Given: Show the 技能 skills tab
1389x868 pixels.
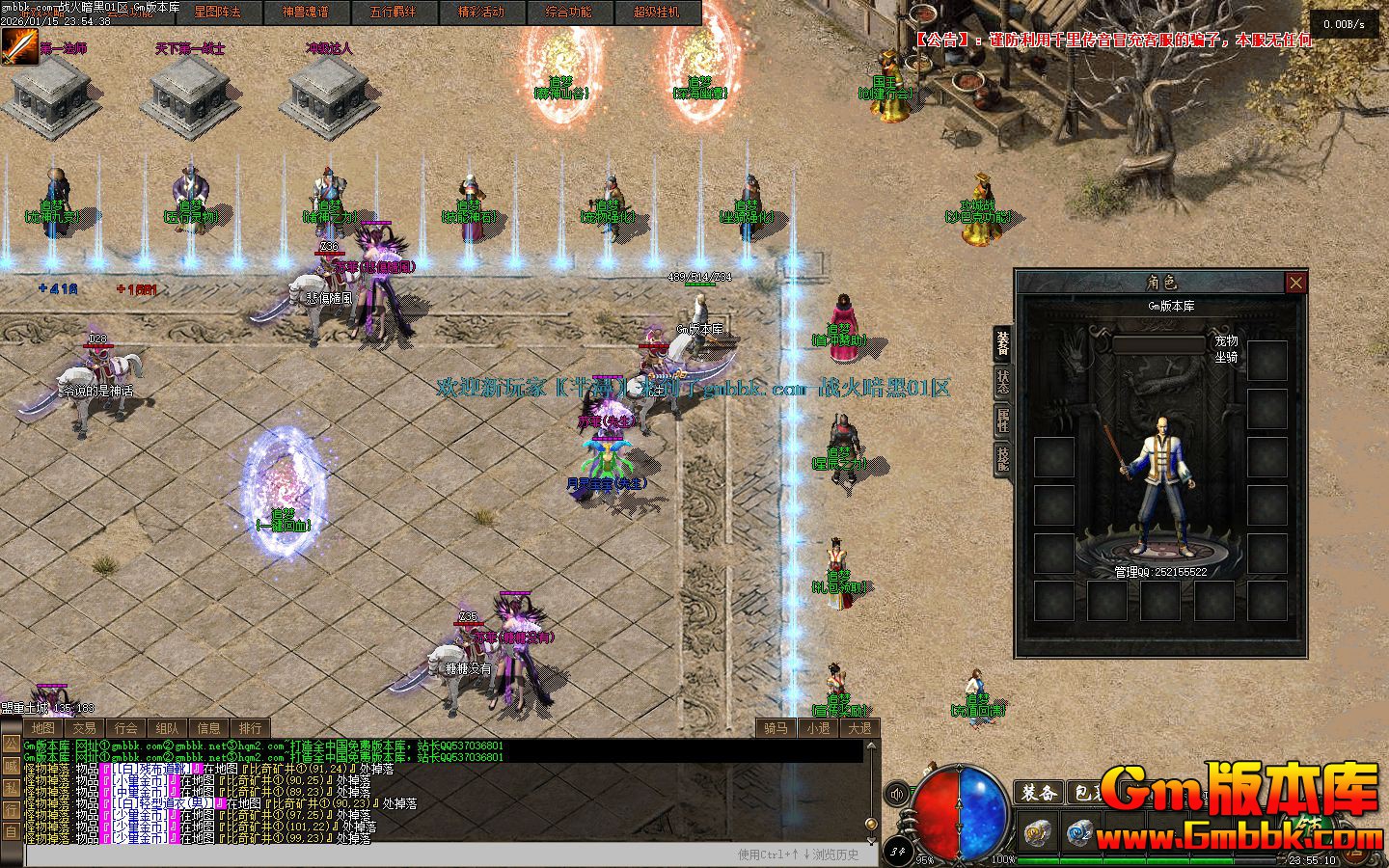Looking at the screenshot, I should coord(1003,458).
